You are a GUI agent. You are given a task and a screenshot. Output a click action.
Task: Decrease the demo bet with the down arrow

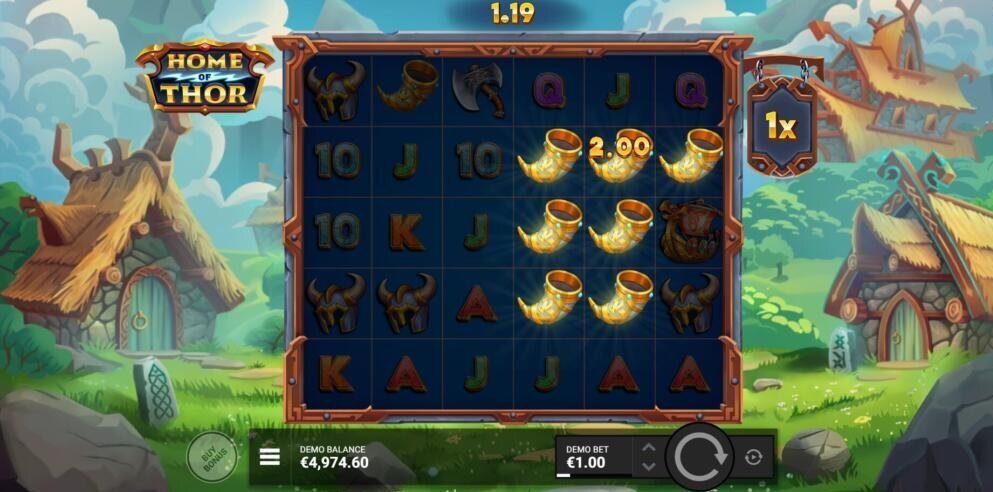648,466
